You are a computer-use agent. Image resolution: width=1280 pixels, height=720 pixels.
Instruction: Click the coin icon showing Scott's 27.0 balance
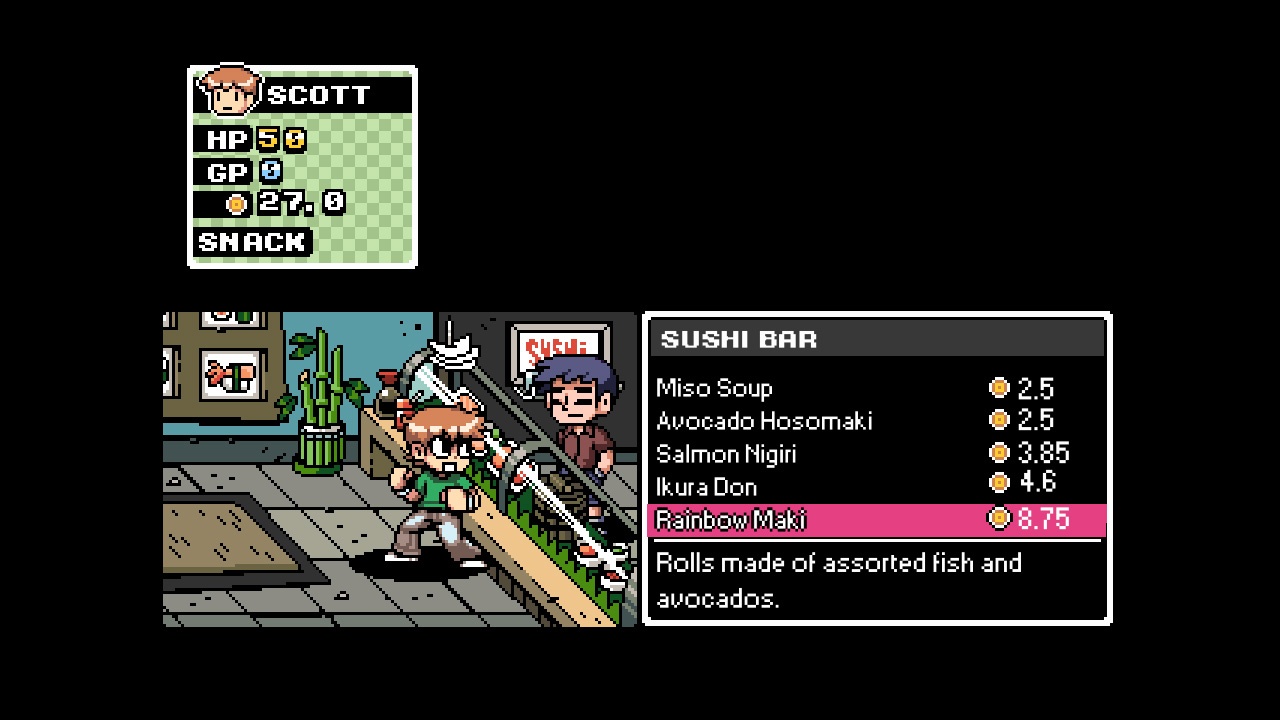click(235, 203)
